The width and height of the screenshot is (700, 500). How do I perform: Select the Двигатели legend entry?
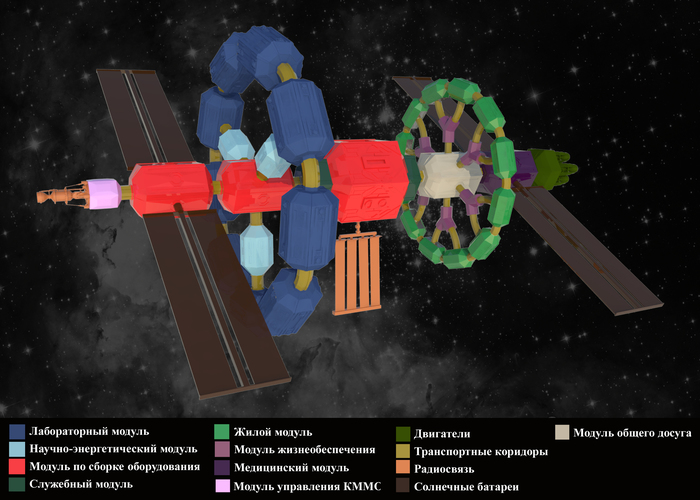point(441,434)
